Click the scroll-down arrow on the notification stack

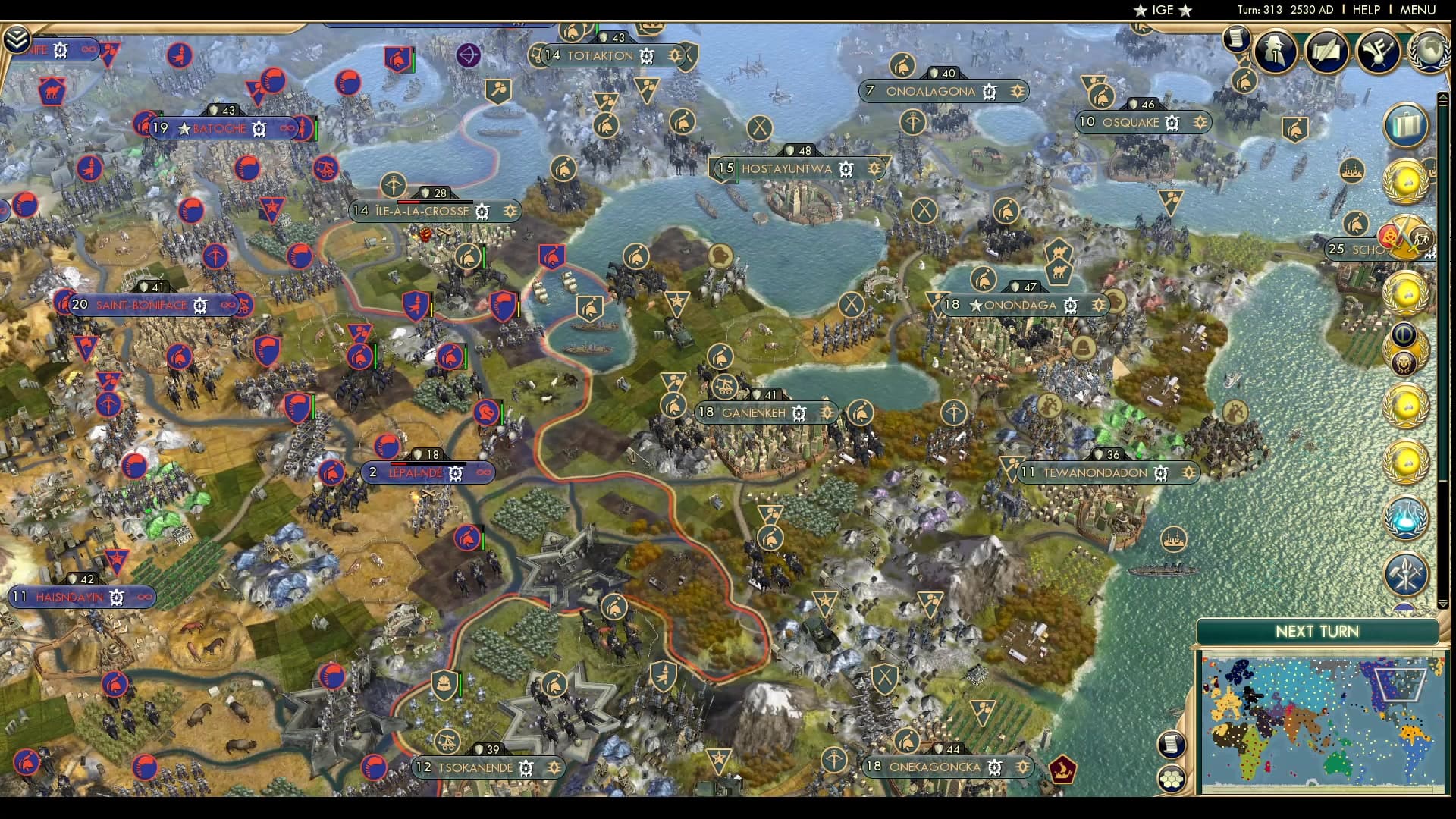[1442, 604]
